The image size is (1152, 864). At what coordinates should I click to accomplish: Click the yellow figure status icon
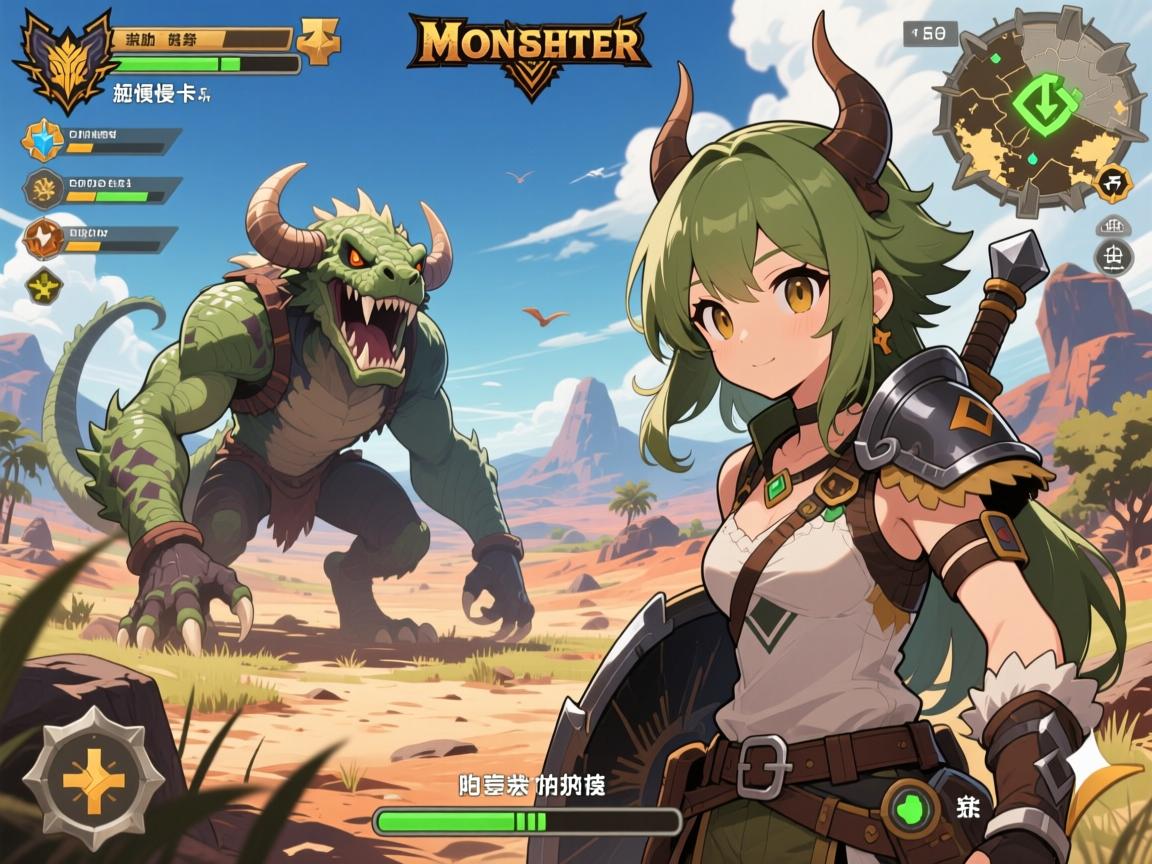pyautogui.click(x=44, y=285)
